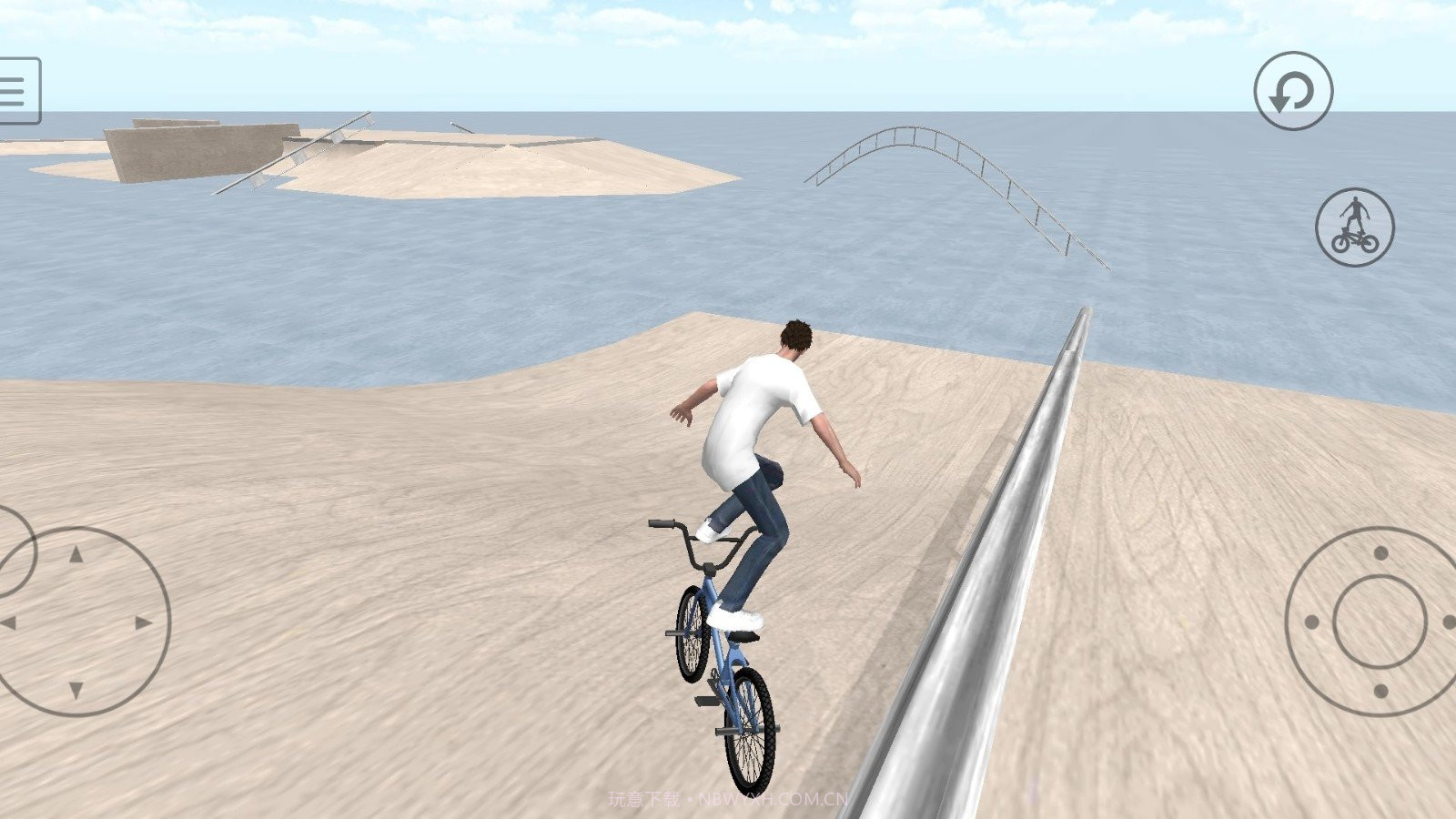Tap the right dot on the trick pad

click(1449, 622)
